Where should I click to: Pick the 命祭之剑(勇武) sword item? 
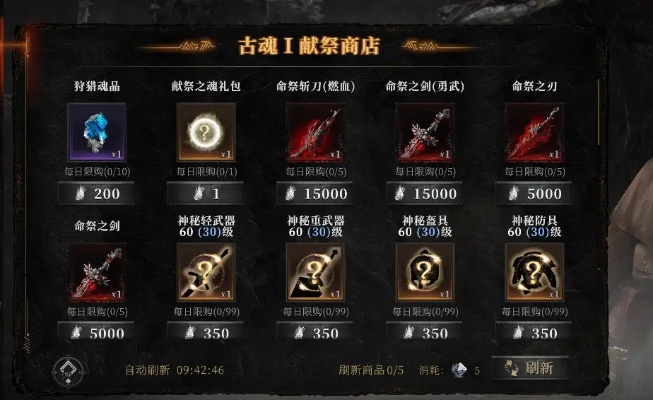(425, 133)
